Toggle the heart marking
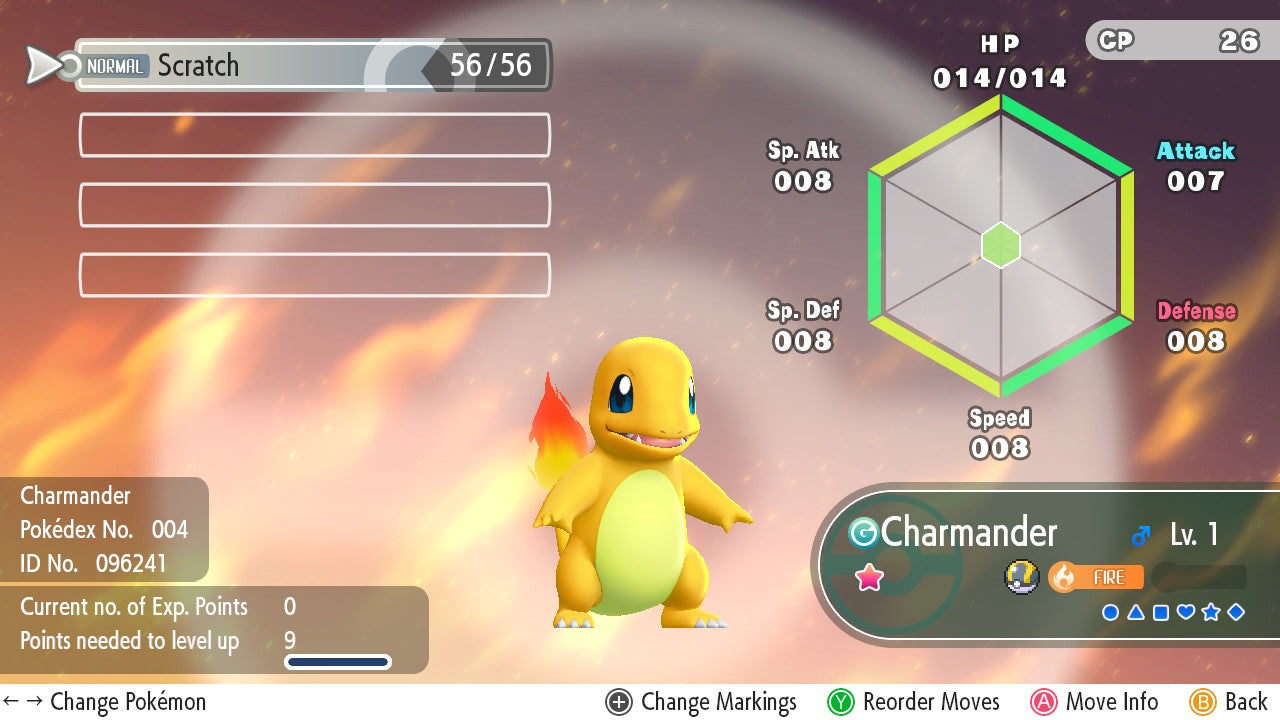The image size is (1280, 720). click(1186, 612)
